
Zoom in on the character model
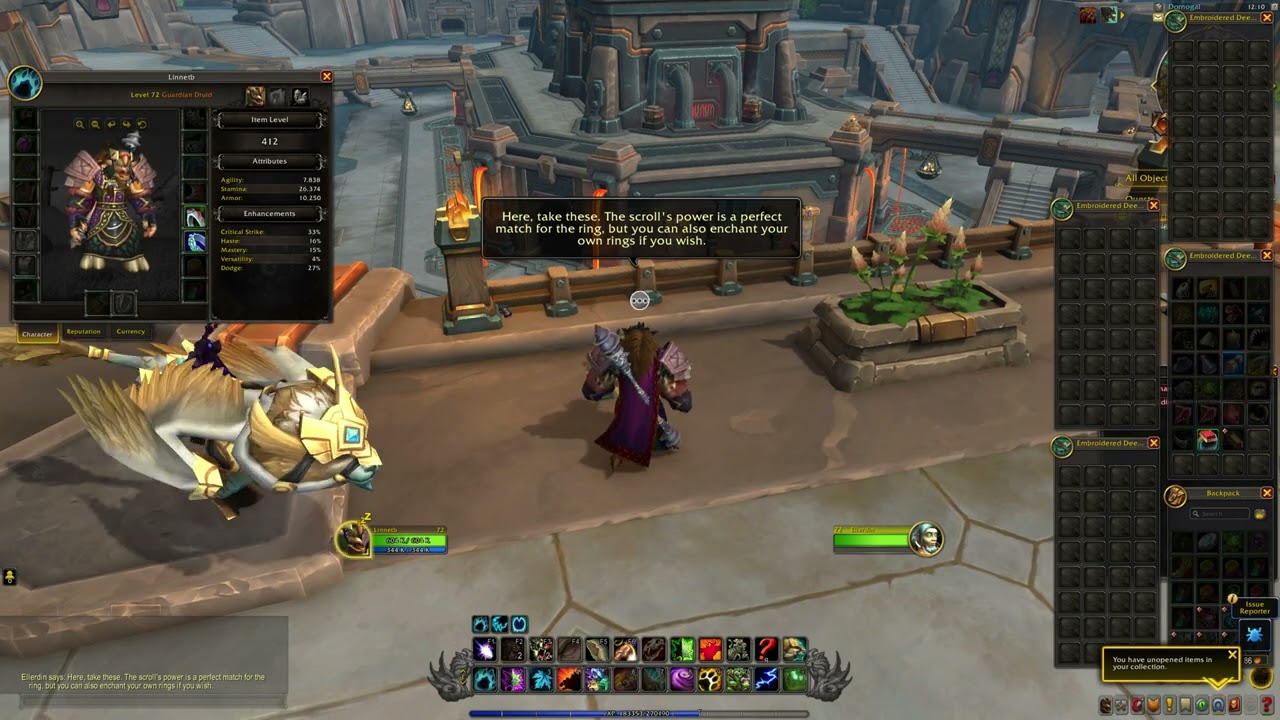coord(80,125)
